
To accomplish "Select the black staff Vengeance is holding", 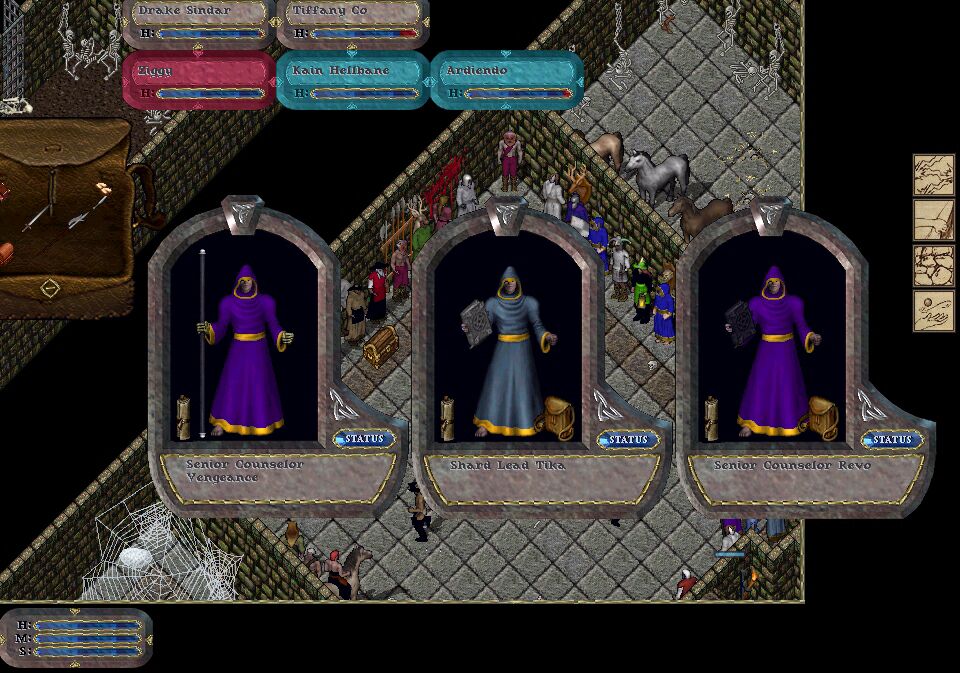I will (202, 340).
